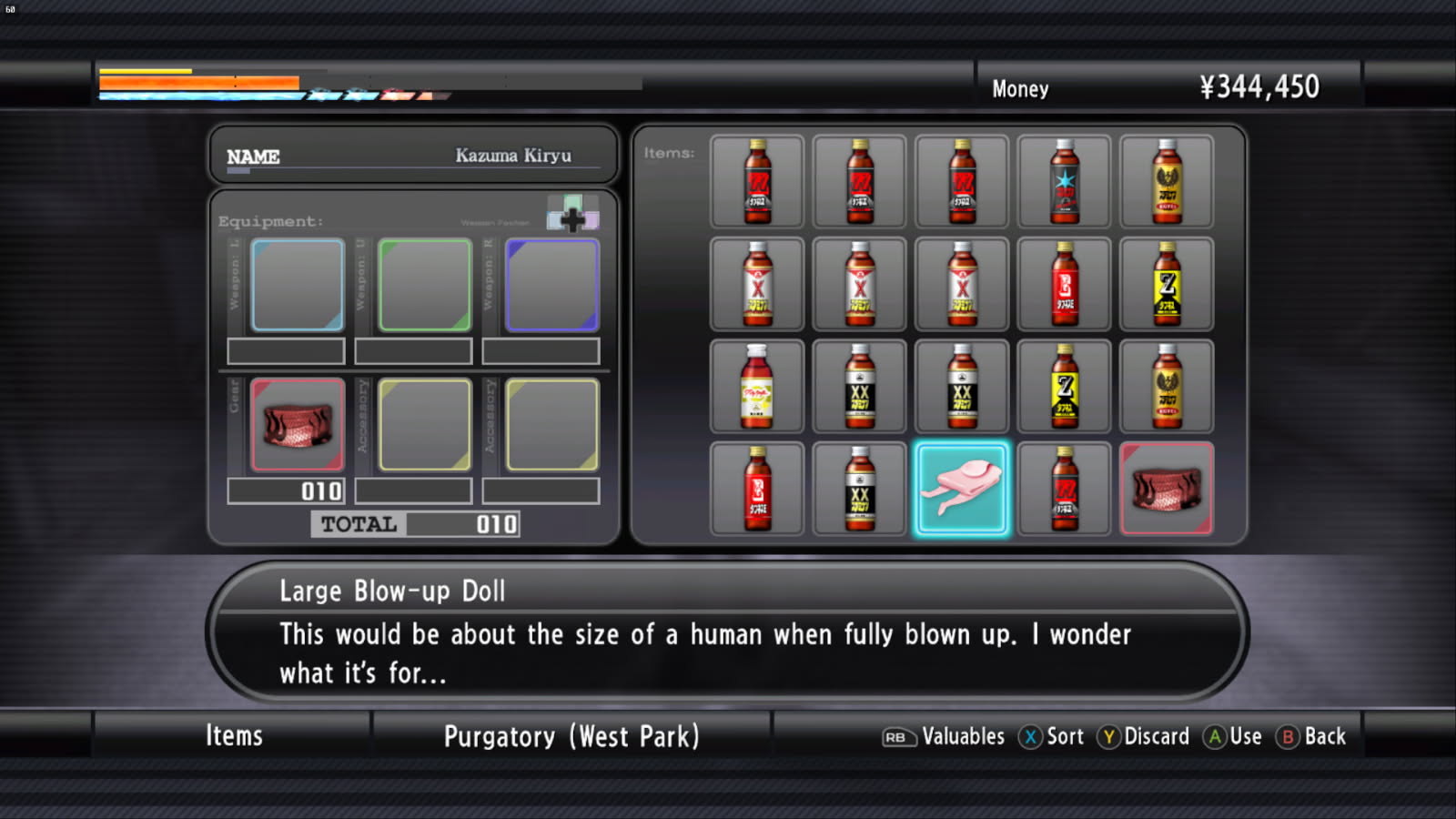The width and height of the screenshot is (1456, 819).
Task: Choose the equipped red bellyband gear slot
Action: pos(298,425)
